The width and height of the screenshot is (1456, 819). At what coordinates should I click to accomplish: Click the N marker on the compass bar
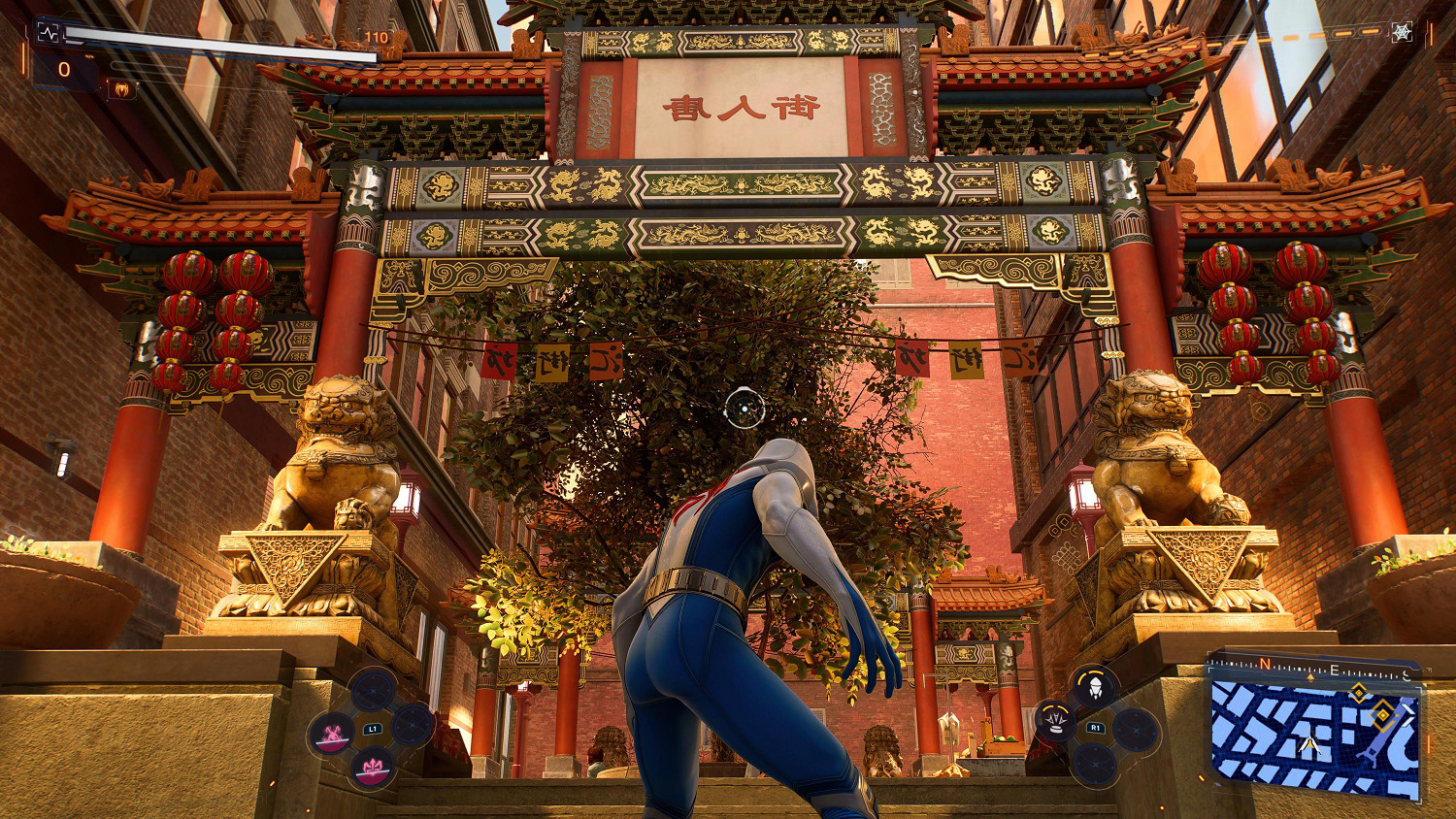coord(1264,663)
